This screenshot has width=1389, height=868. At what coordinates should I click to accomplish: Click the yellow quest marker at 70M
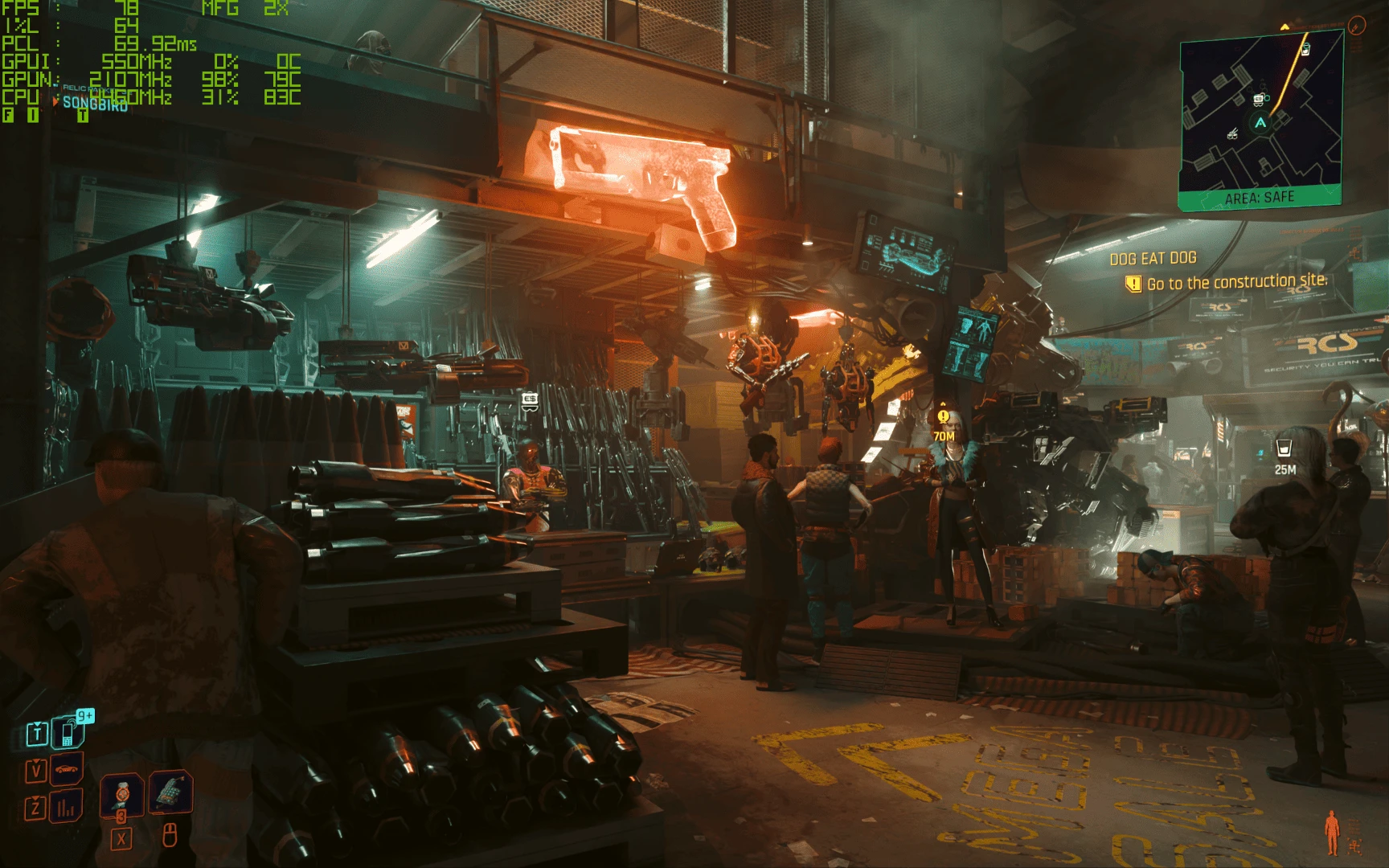click(943, 417)
